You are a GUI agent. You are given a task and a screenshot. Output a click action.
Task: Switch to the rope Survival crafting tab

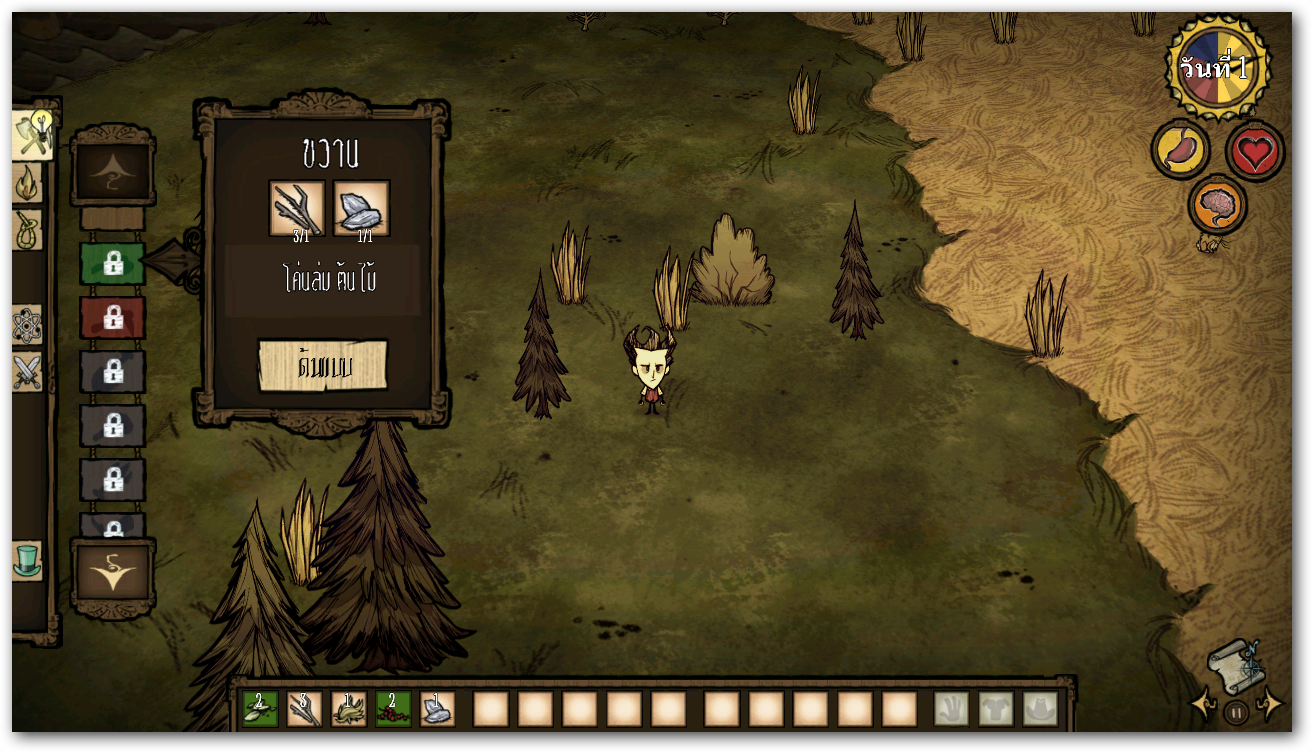tap(27, 231)
